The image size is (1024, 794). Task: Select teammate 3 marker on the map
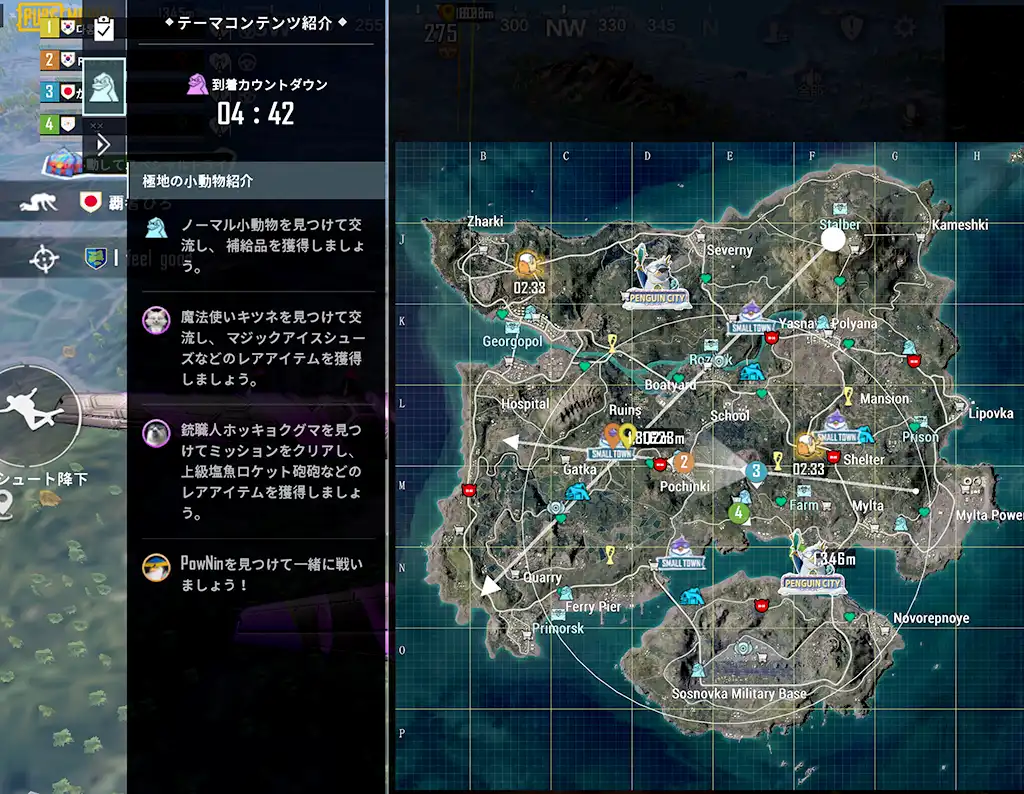click(756, 469)
